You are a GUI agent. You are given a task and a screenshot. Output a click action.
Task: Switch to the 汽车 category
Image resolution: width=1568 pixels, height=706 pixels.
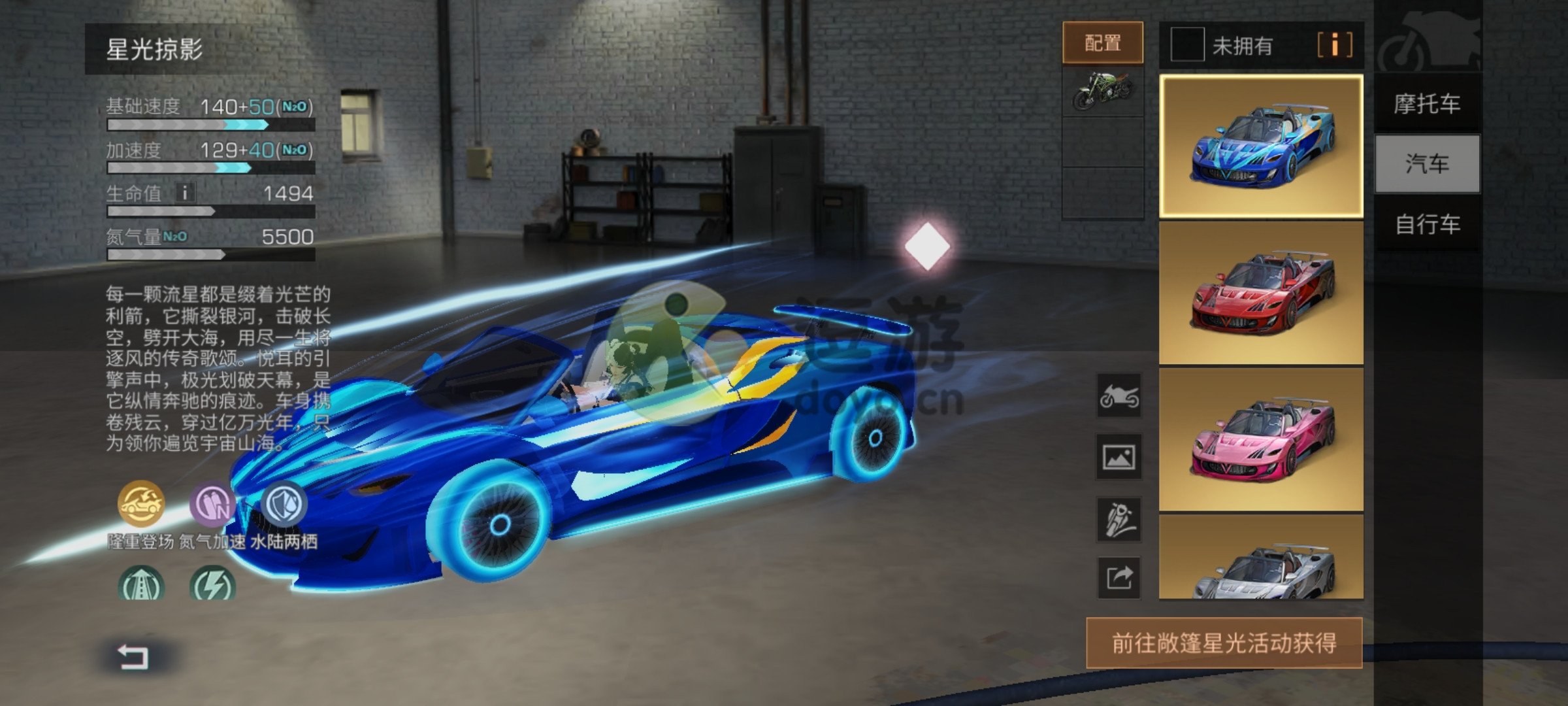(x=1427, y=163)
